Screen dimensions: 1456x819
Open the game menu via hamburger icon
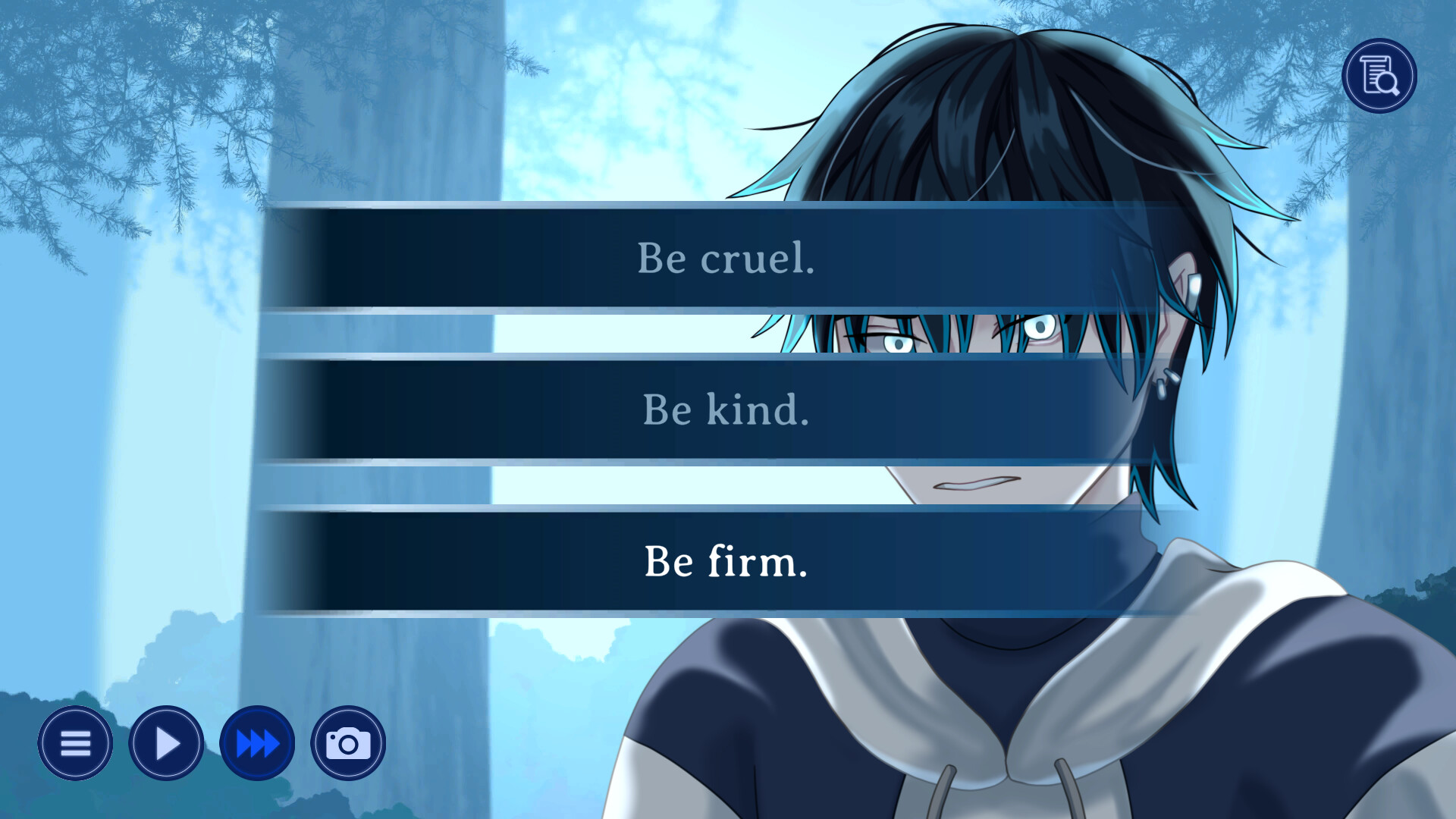point(74,743)
